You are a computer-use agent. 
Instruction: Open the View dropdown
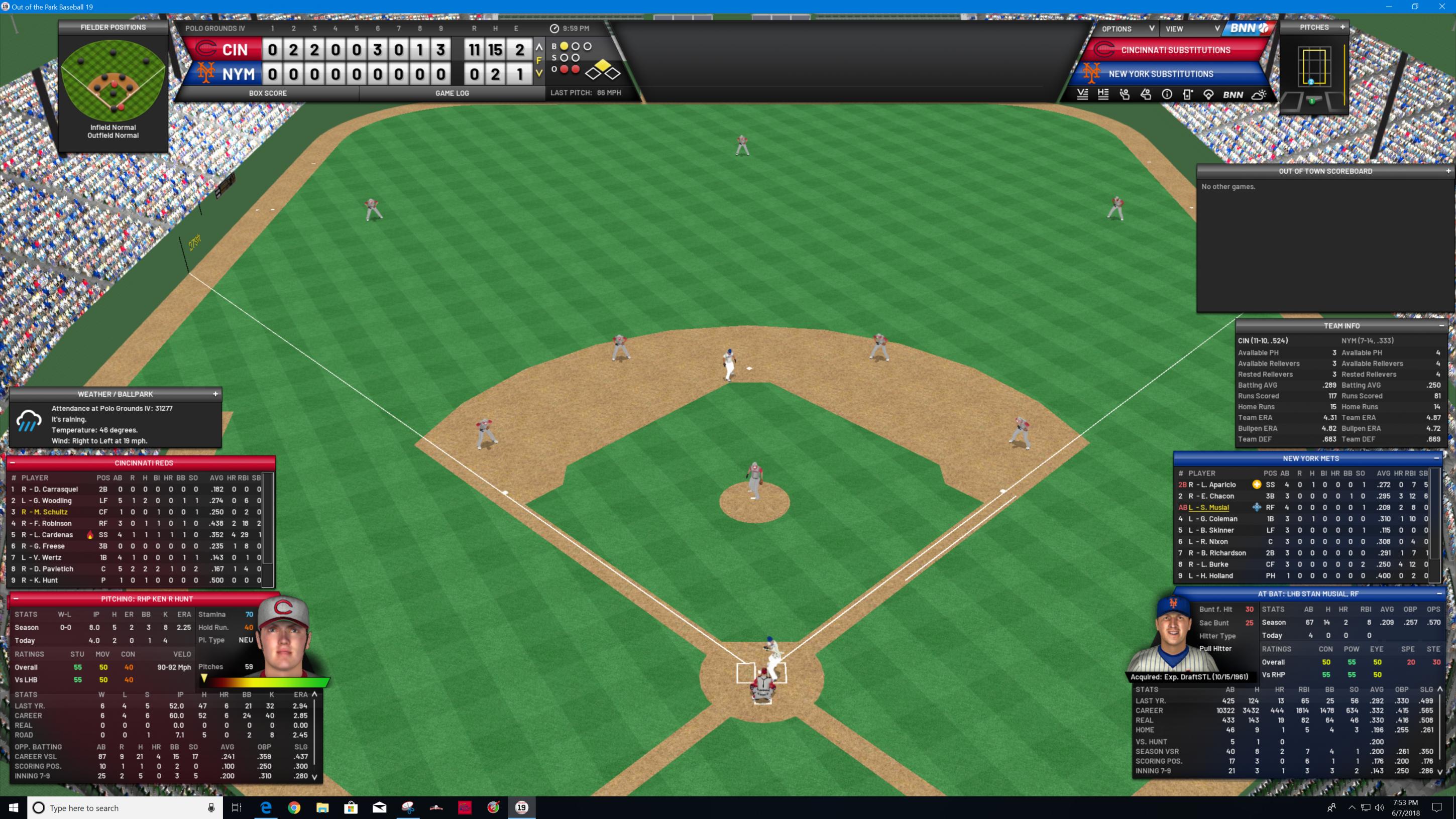point(1191,29)
